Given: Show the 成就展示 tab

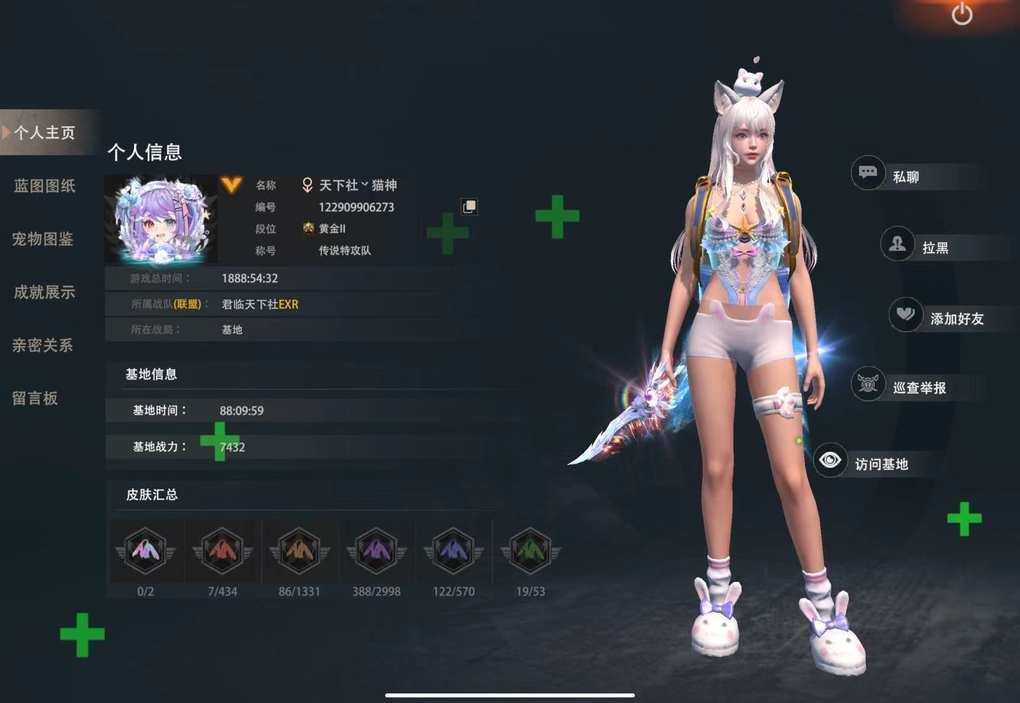Looking at the screenshot, I should click(x=44, y=292).
